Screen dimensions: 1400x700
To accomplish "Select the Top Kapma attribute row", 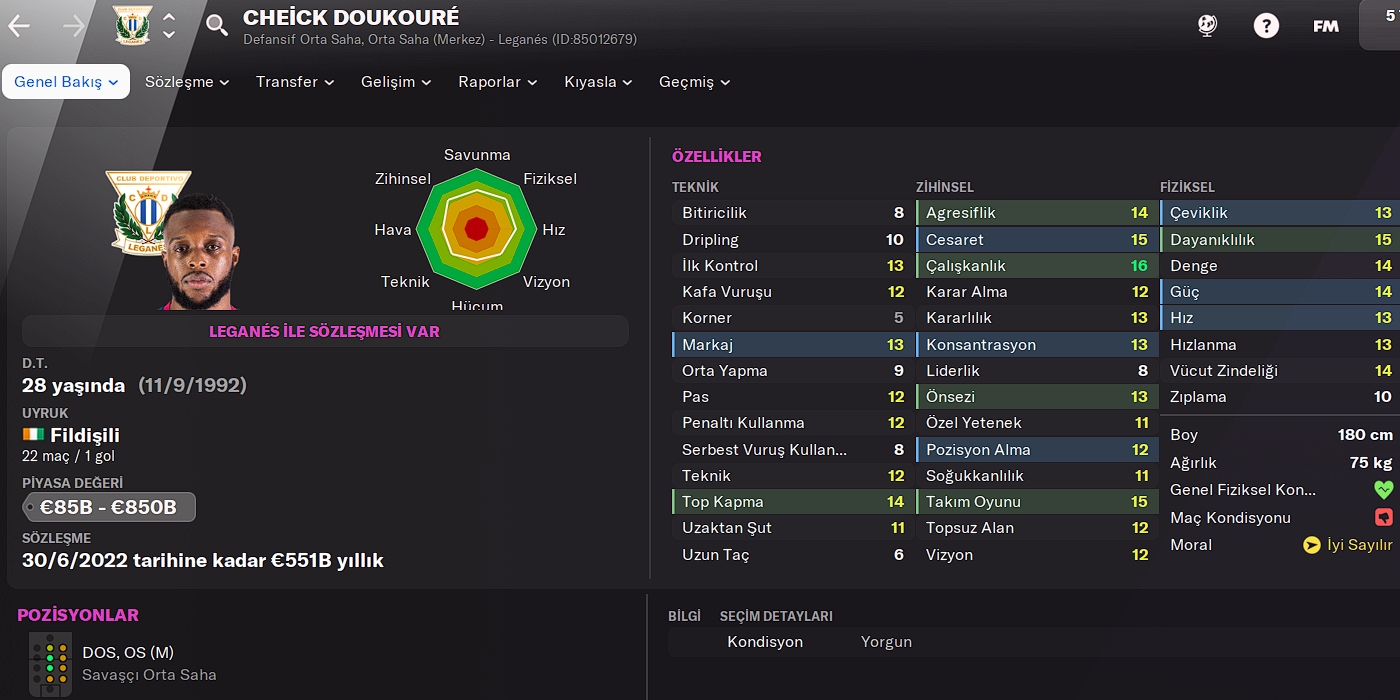I will 791,502.
